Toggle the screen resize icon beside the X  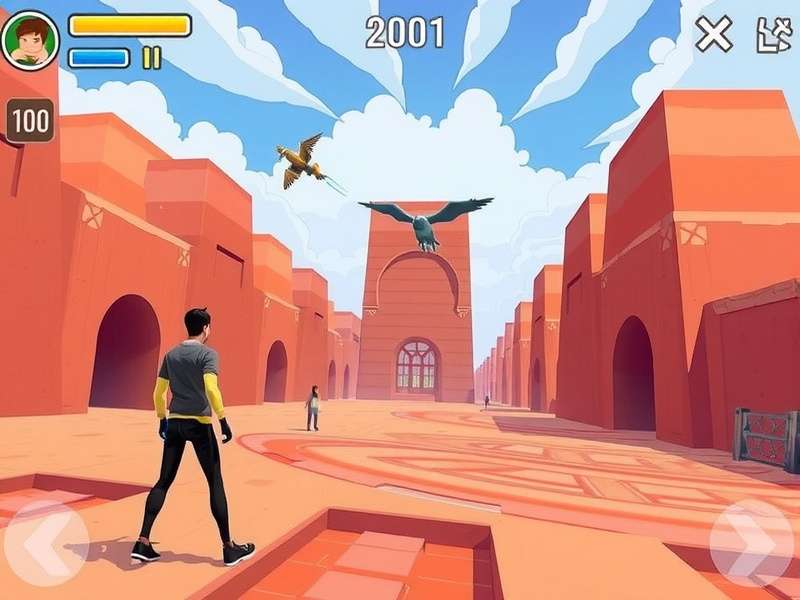773,35
